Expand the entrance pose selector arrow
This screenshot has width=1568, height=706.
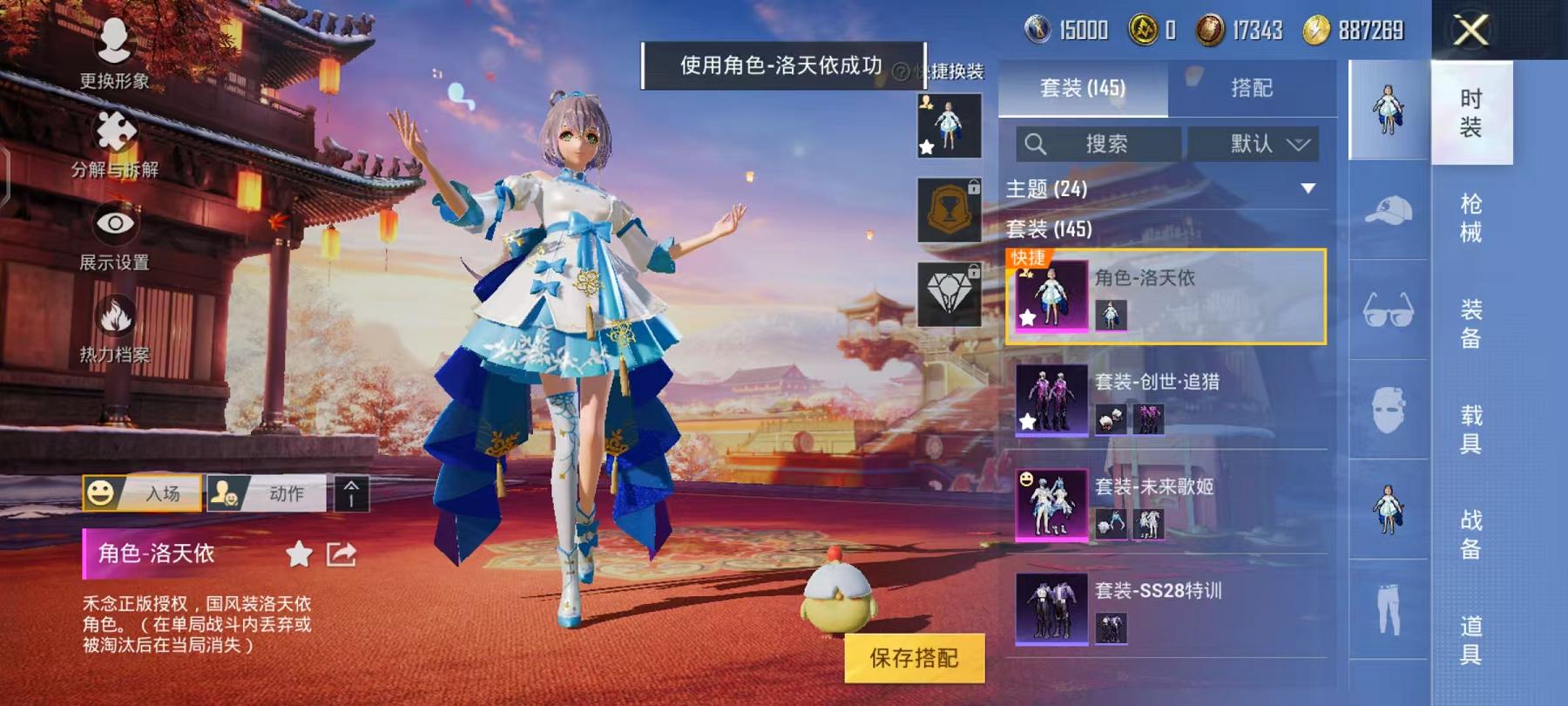click(x=354, y=493)
